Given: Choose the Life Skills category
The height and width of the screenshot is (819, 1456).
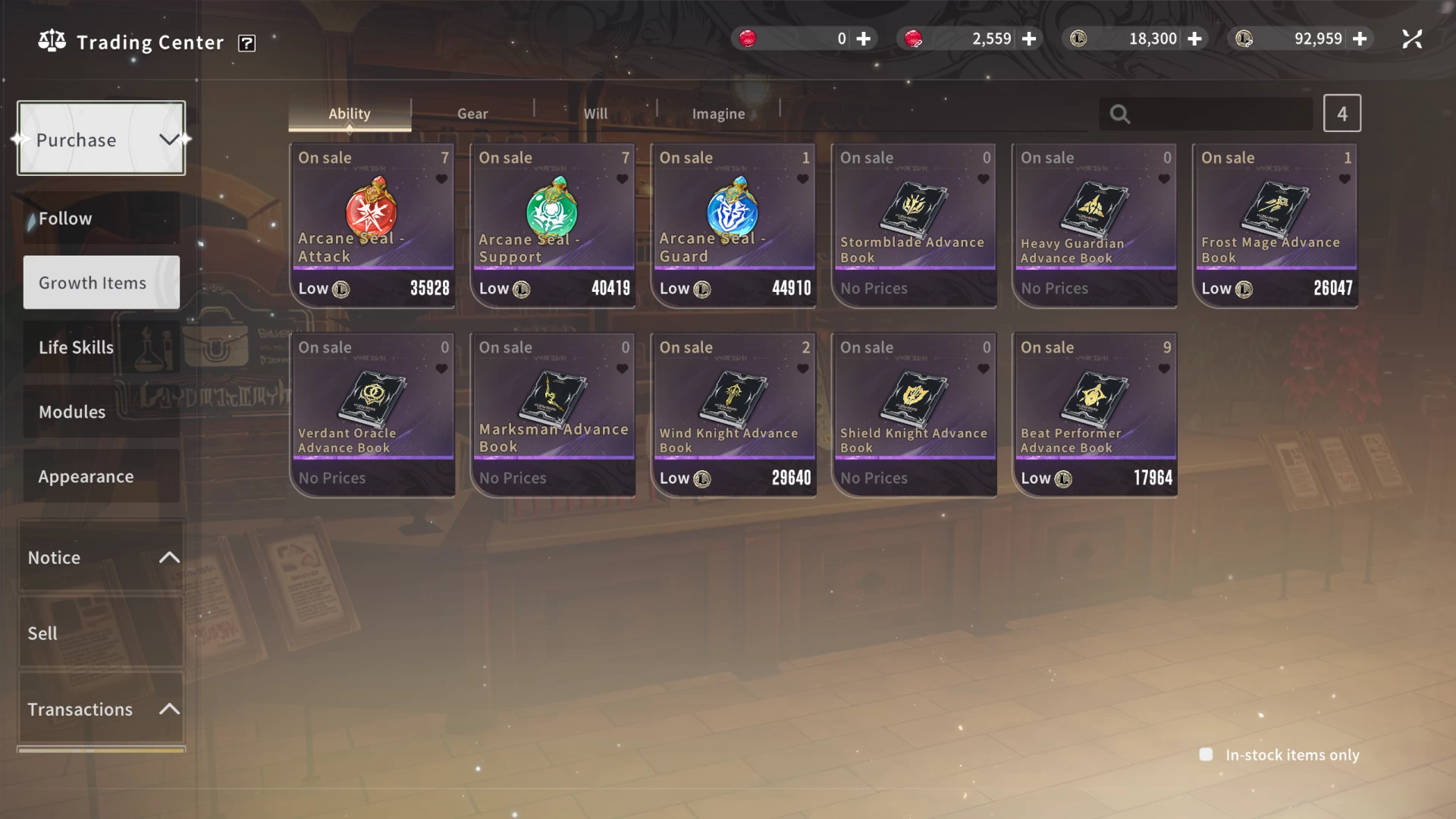Looking at the screenshot, I should tap(101, 347).
